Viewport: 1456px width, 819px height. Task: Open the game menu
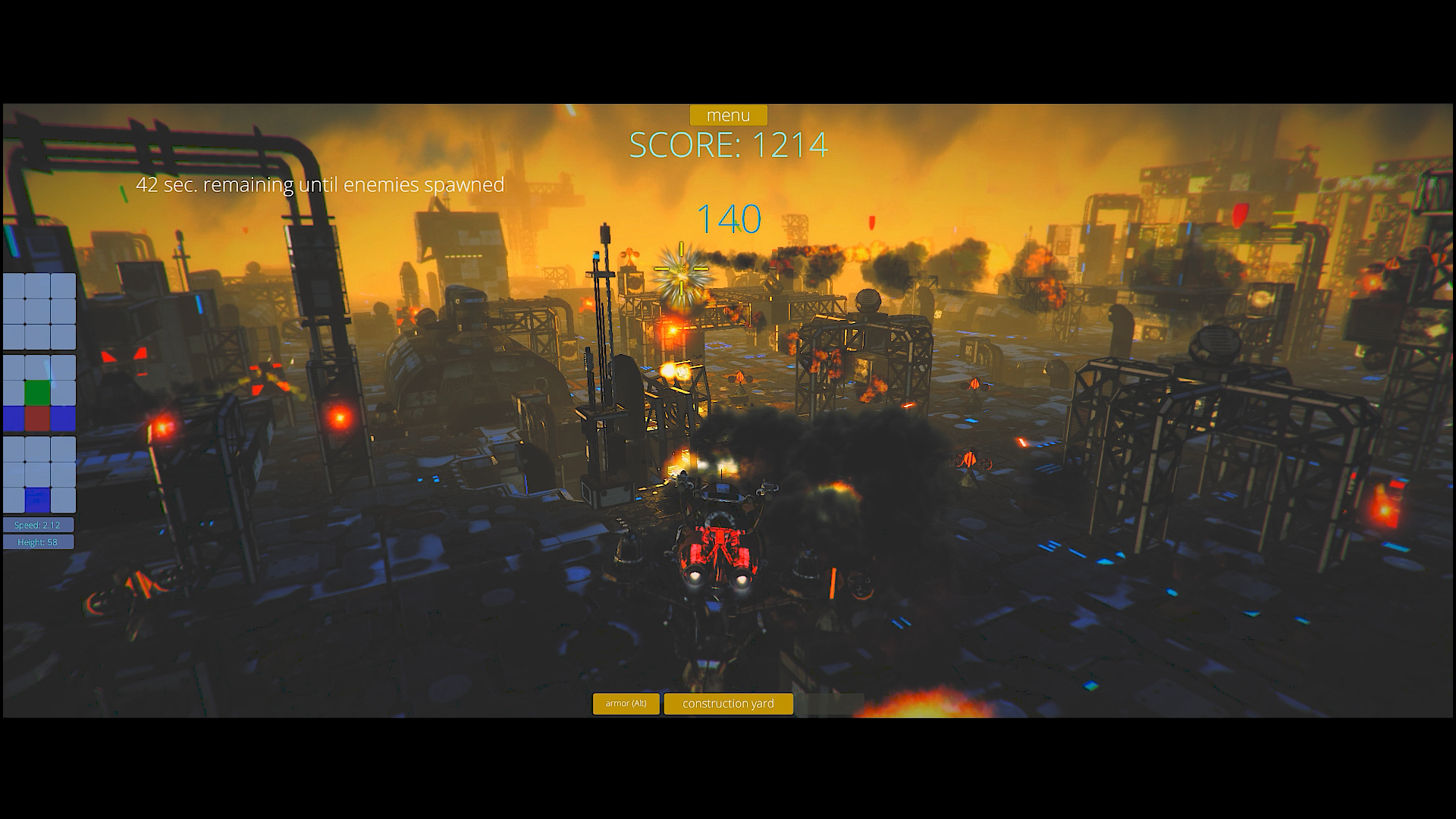coord(728,115)
